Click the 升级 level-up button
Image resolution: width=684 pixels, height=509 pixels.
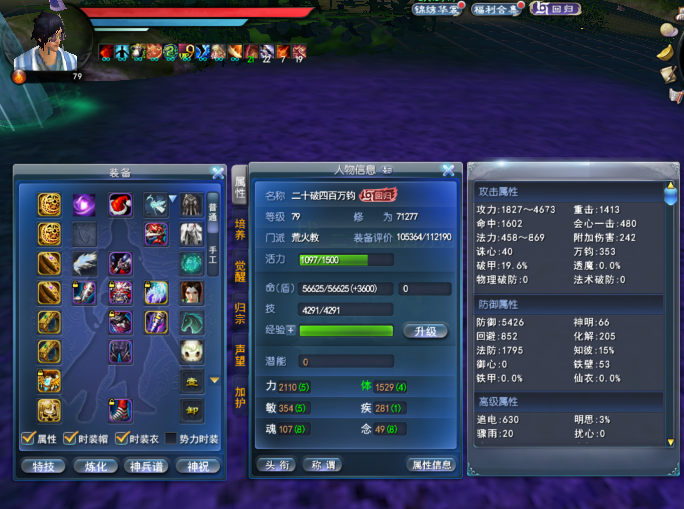point(423,331)
